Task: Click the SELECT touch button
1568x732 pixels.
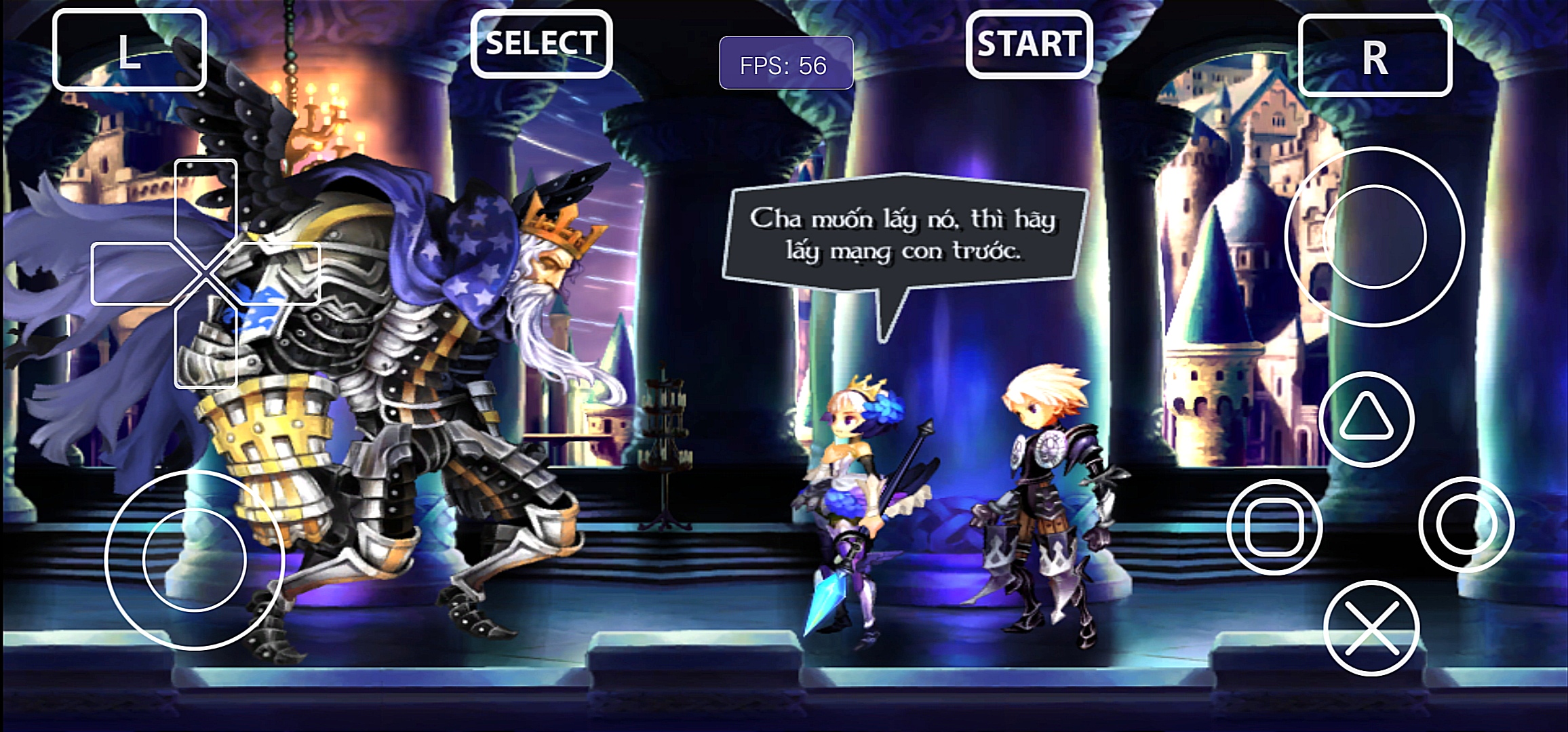Action: click(x=541, y=44)
